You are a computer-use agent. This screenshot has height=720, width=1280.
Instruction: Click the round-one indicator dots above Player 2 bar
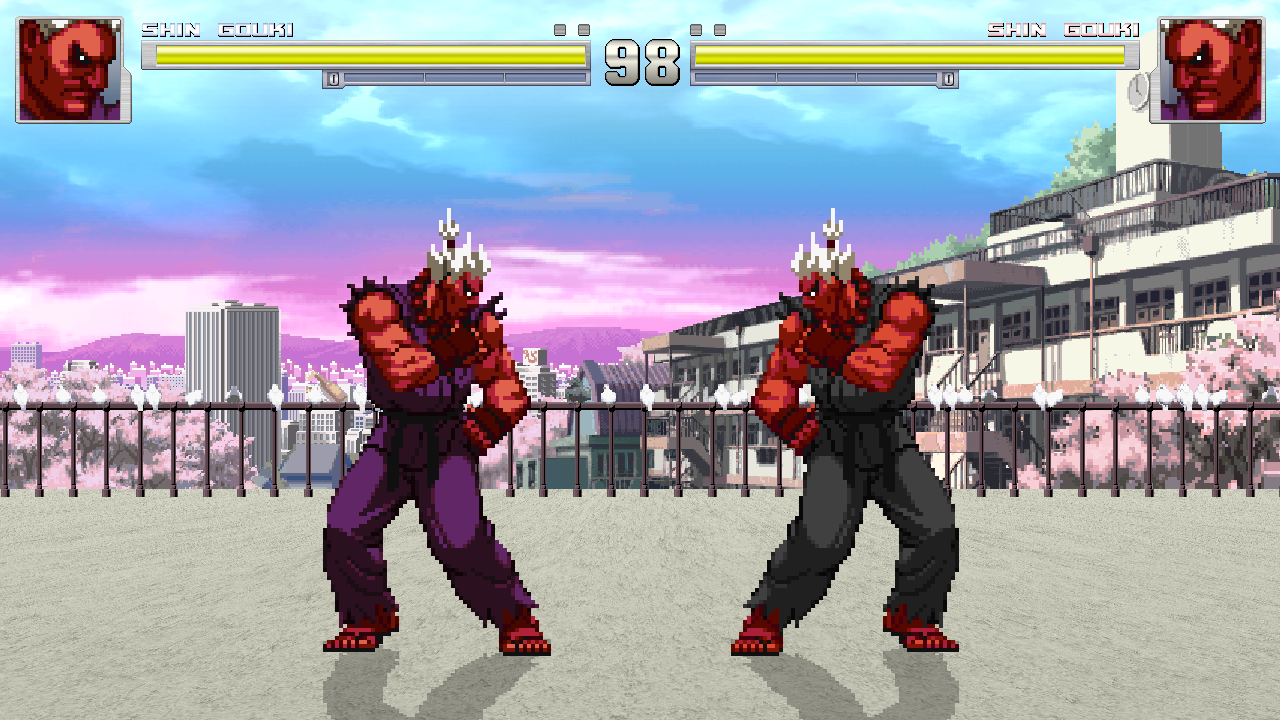coord(708,30)
